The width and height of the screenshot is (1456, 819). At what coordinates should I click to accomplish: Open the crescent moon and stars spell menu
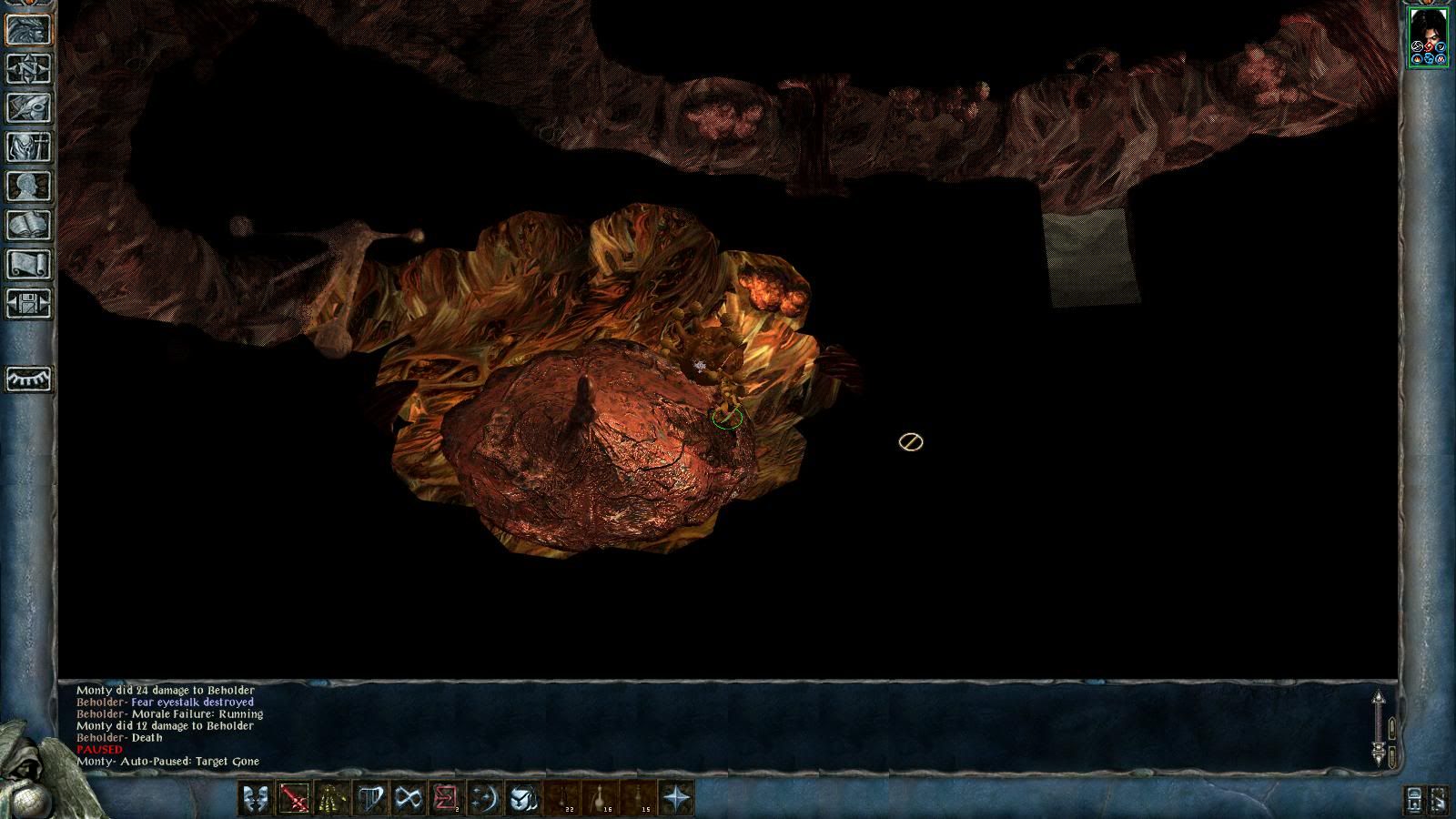point(485,799)
